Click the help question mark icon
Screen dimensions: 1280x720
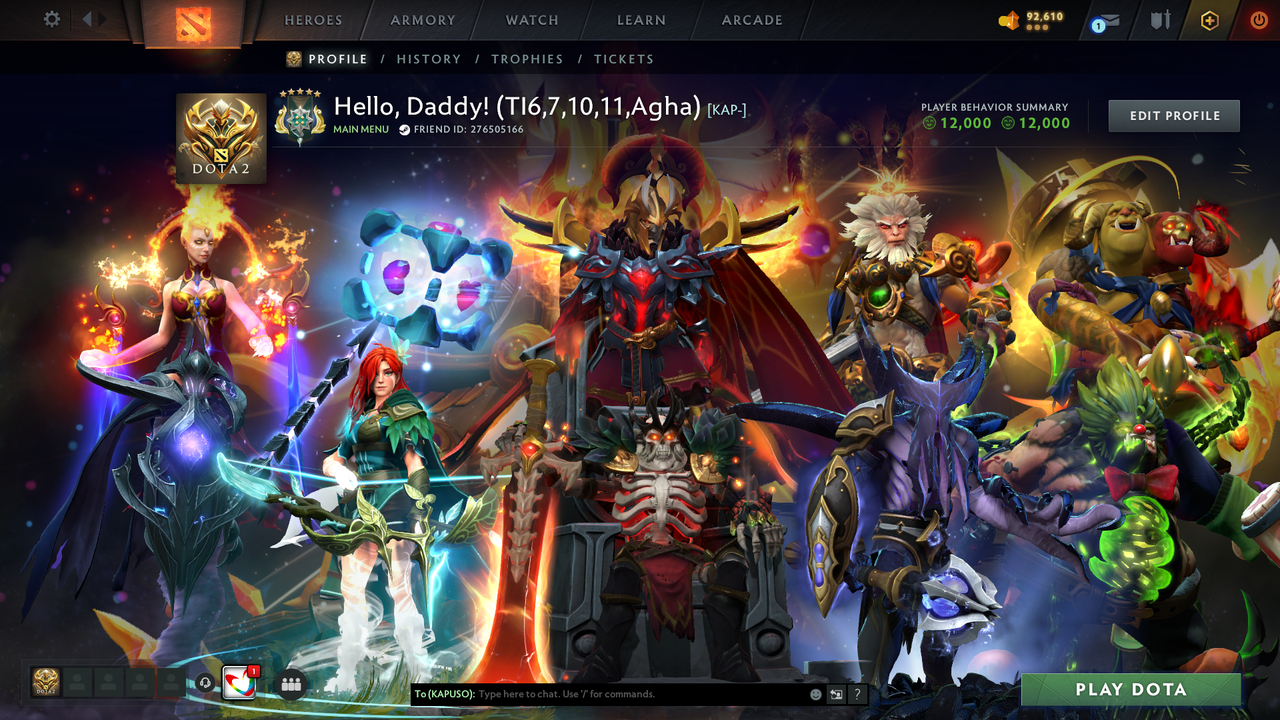(x=857, y=693)
